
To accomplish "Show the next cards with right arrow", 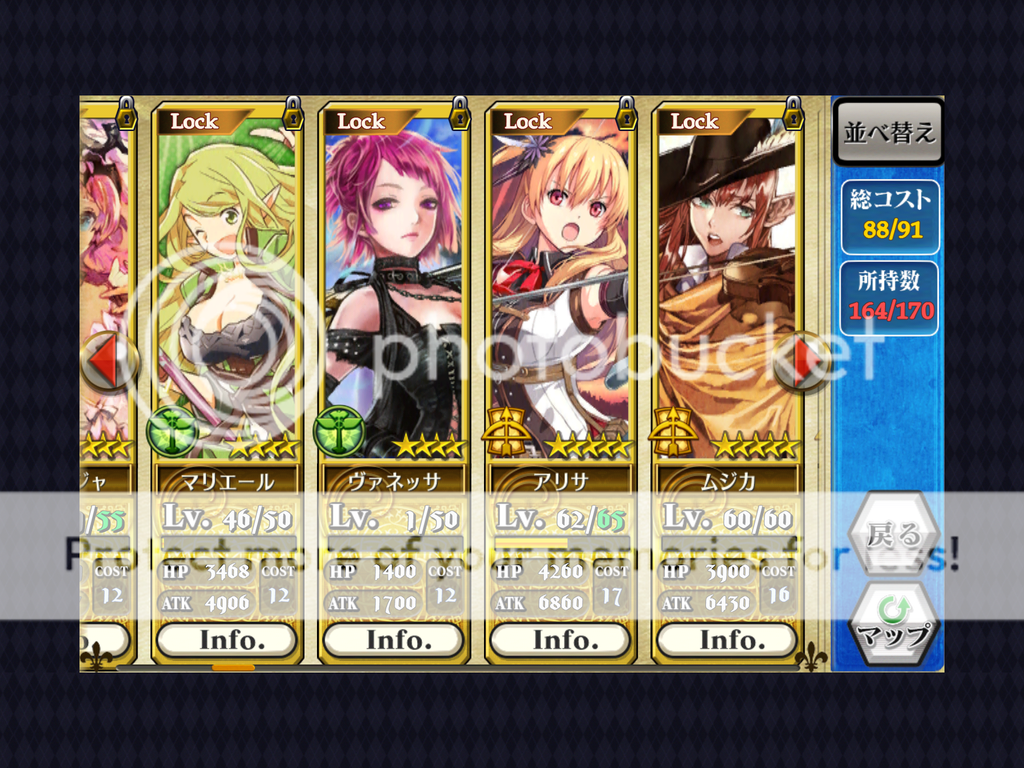I will click(x=802, y=361).
